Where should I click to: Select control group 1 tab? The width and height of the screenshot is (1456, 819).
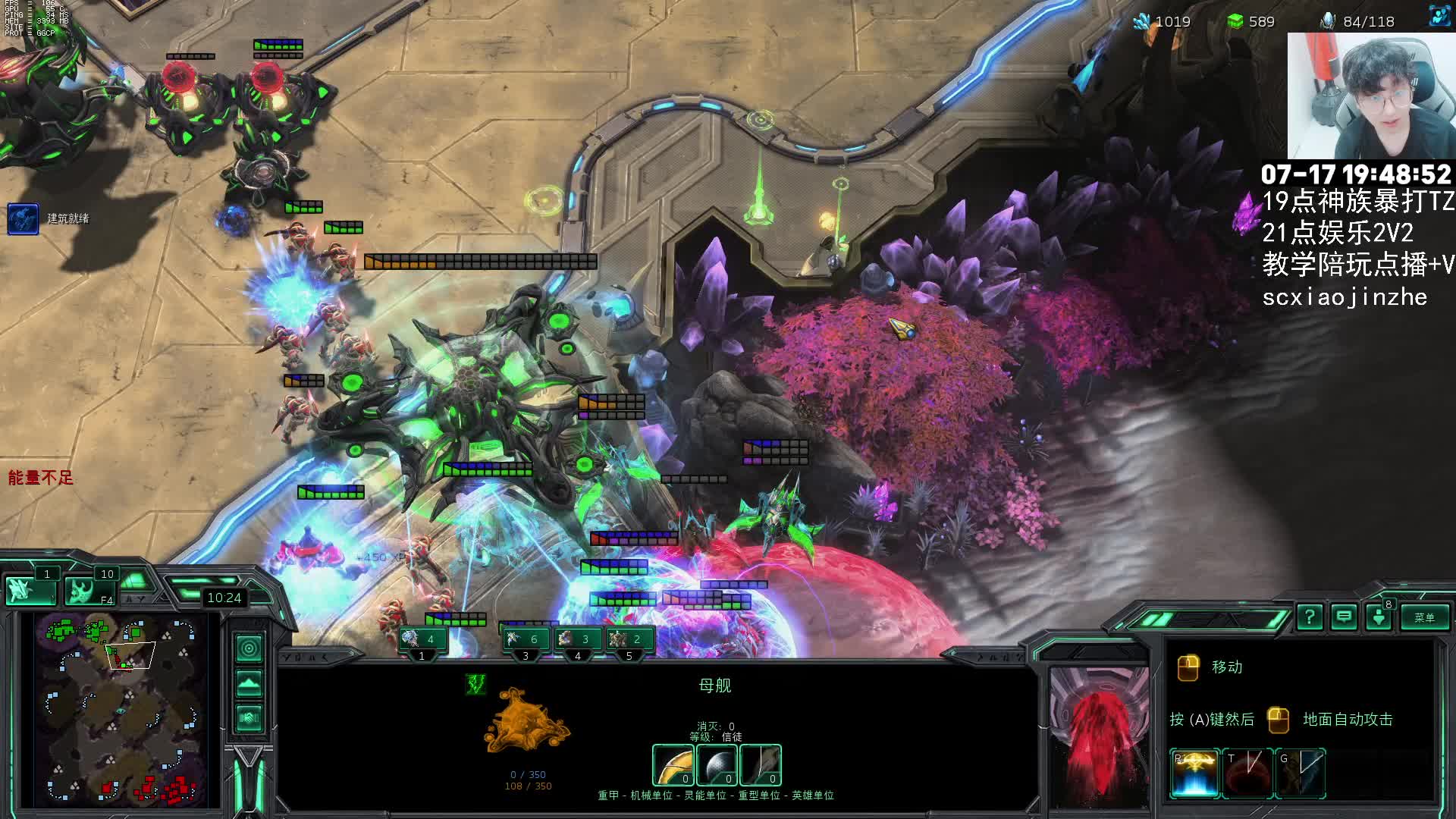pyautogui.click(x=422, y=641)
